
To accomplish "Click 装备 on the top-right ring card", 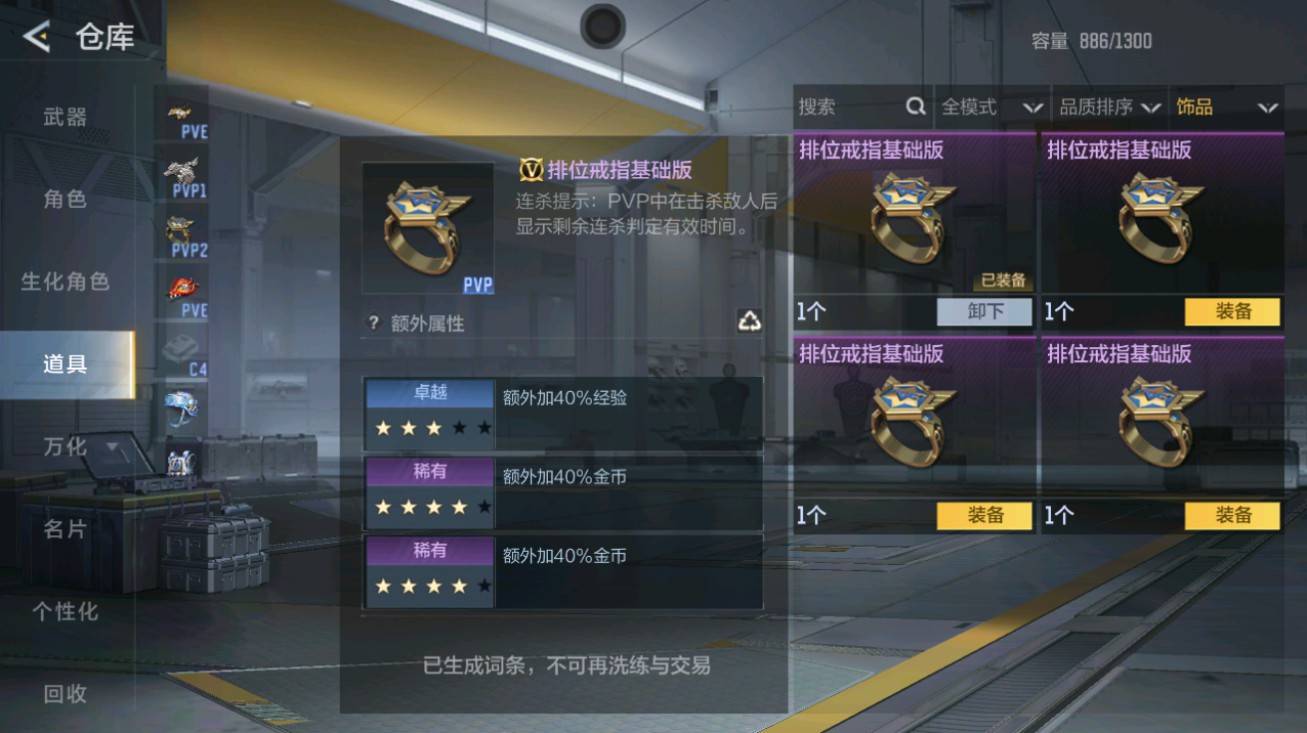I will 1232,312.
